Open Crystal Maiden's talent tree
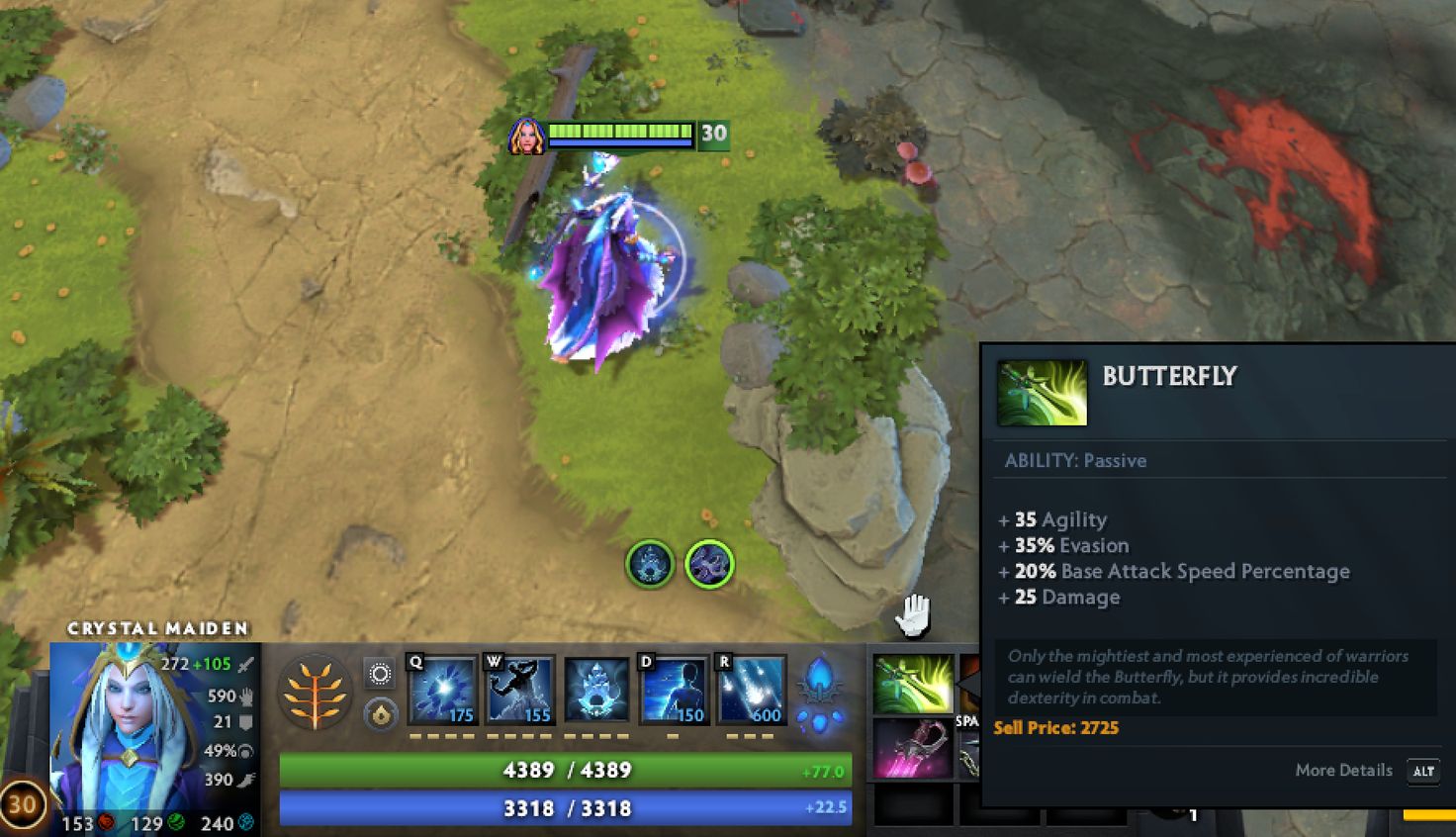The height and width of the screenshot is (837, 1456). [x=315, y=693]
